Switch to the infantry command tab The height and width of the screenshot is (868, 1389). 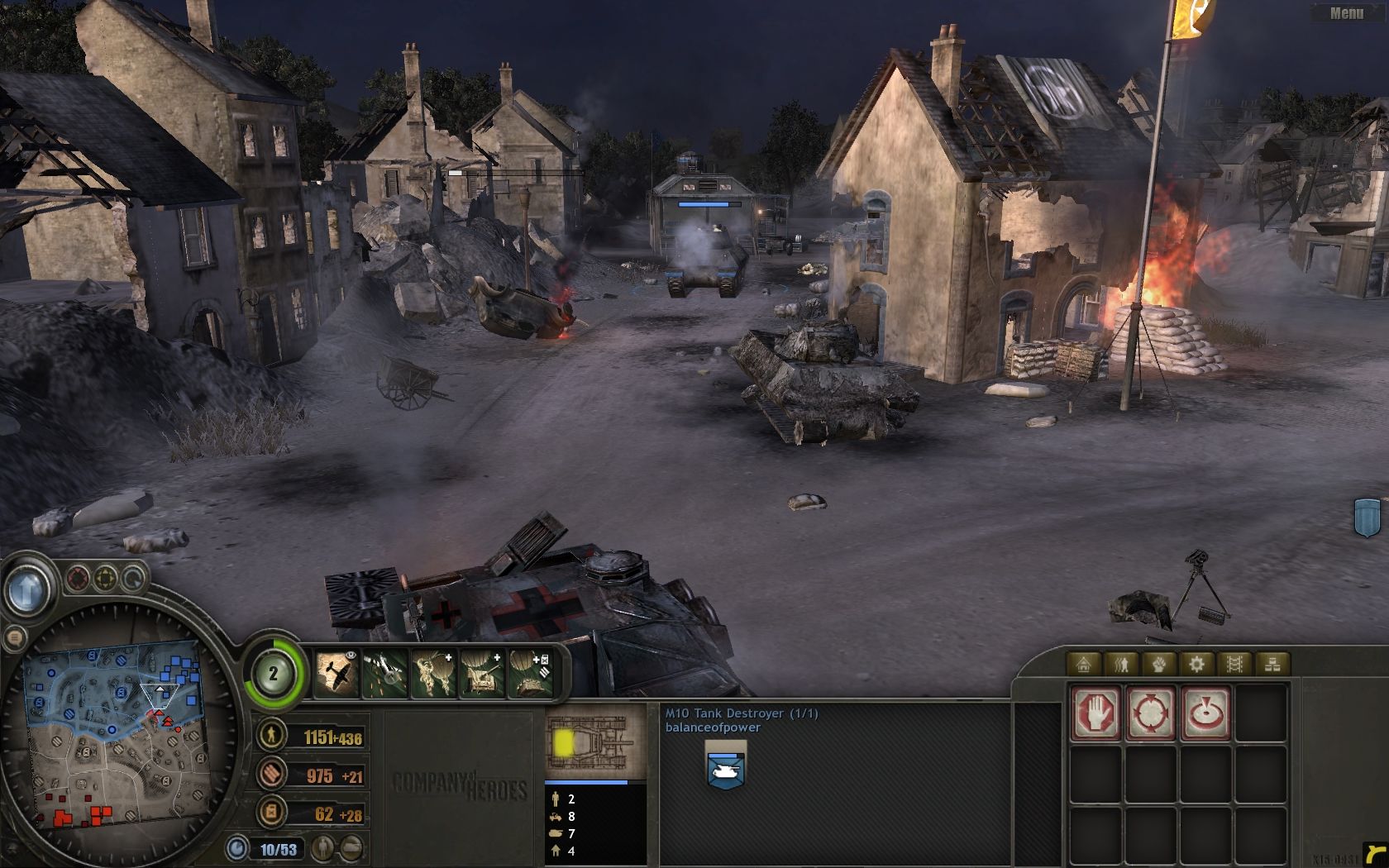pyautogui.click(x=1121, y=665)
